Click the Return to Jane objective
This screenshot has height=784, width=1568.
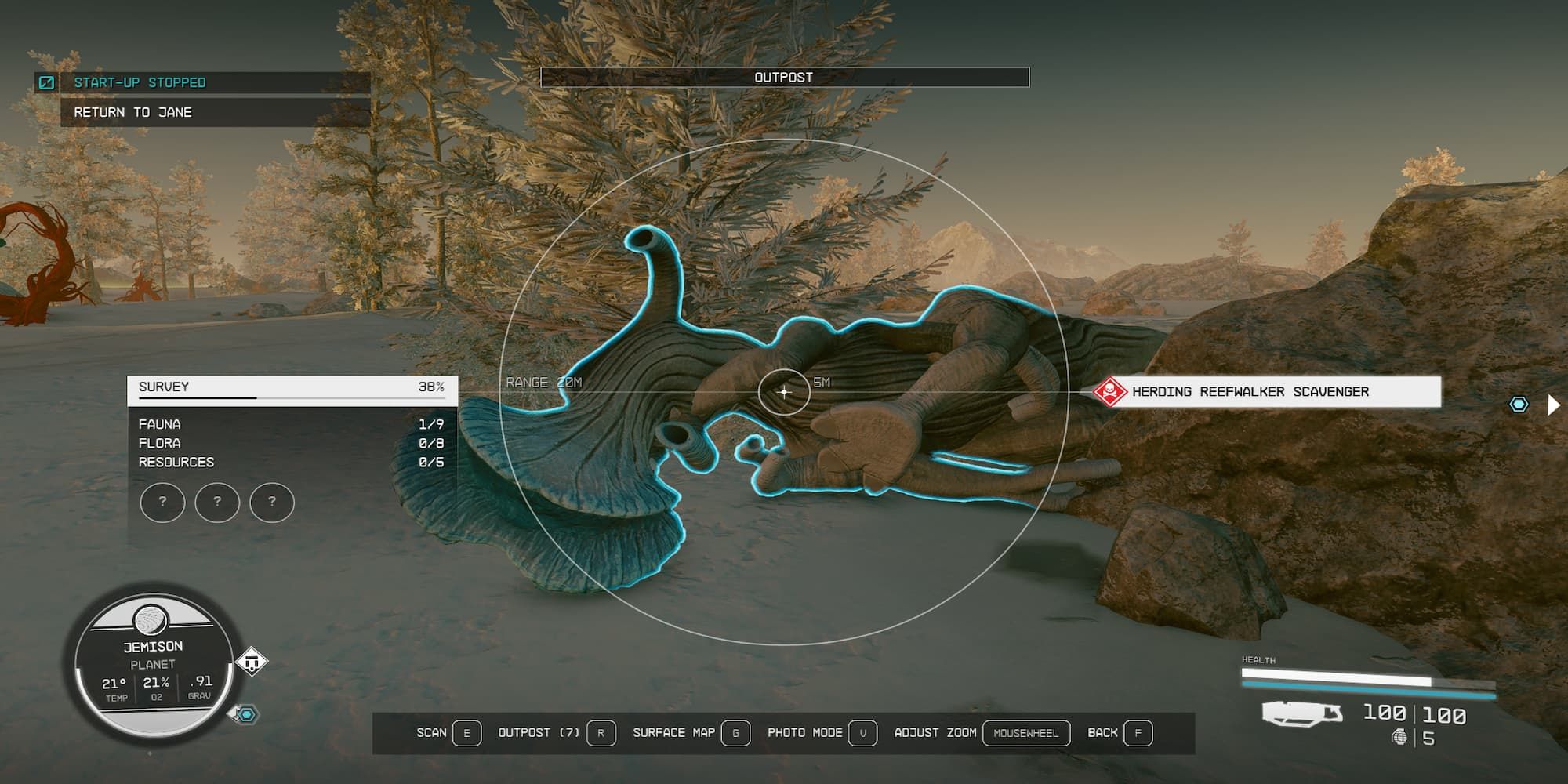tap(133, 112)
